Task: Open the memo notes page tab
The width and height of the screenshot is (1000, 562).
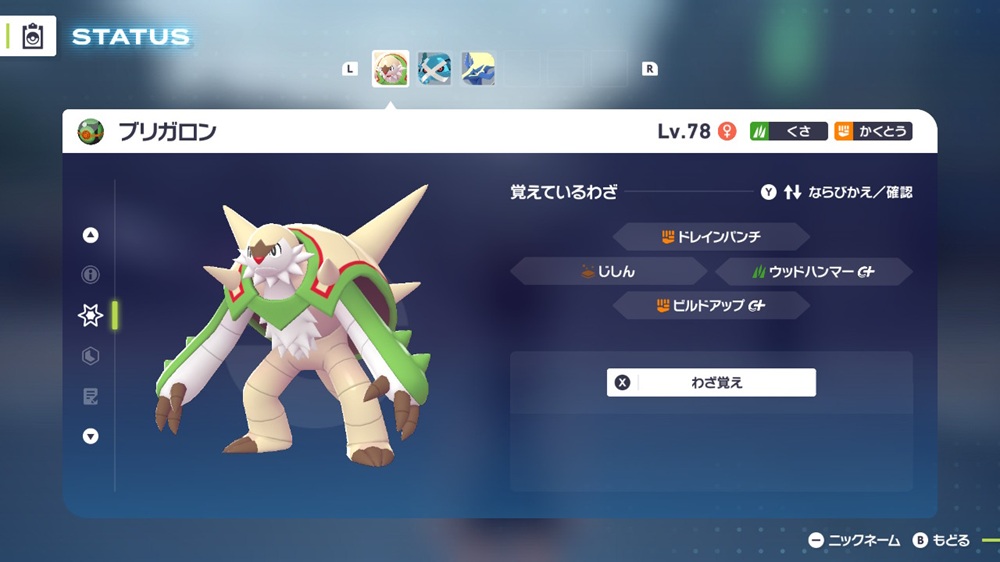Action: pos(91,396)
